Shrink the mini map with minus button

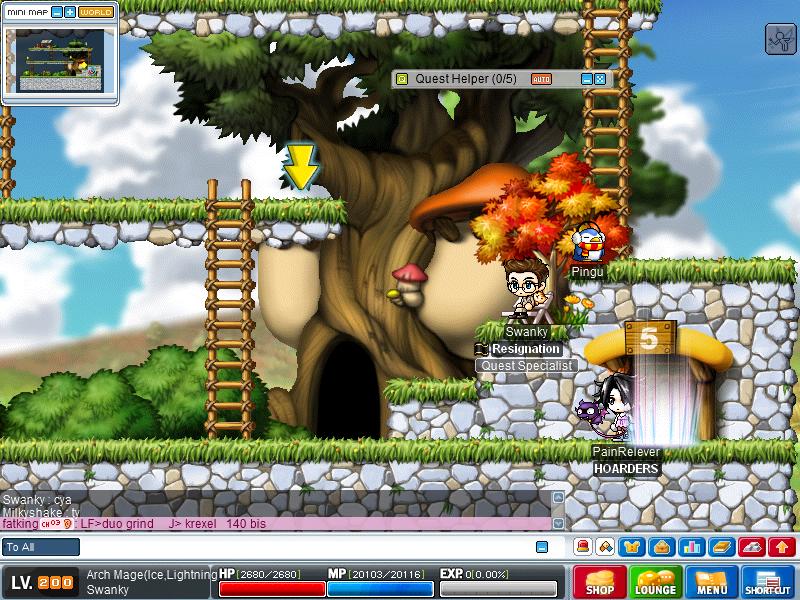tap(56, 12)
